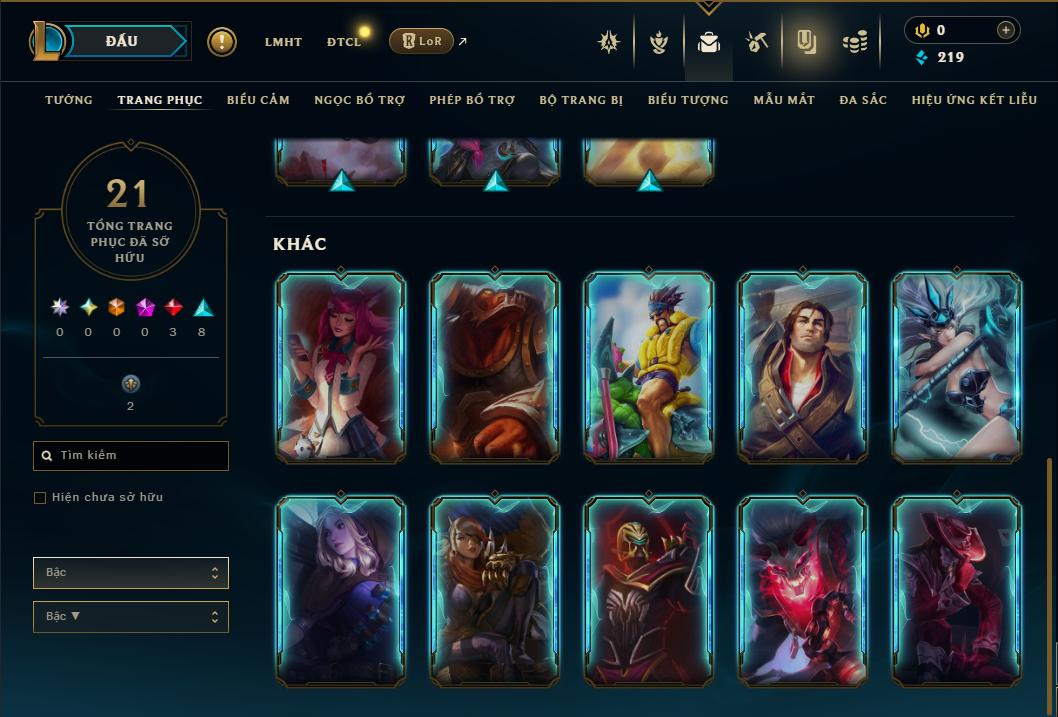View the ĐA SẮC tab
This screenshot has width=1058, height=717.
tap(863, 100)
